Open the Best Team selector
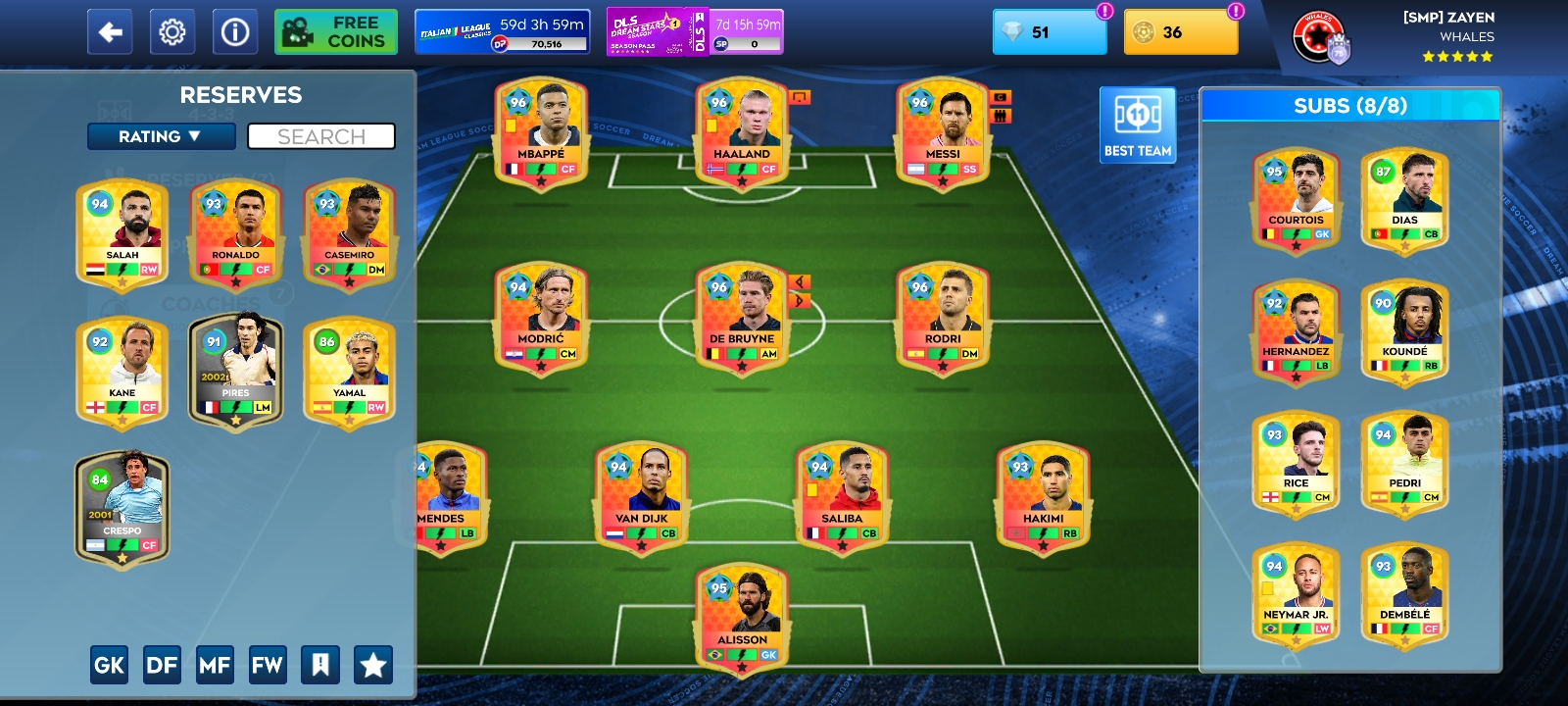 pos(1137,125)
